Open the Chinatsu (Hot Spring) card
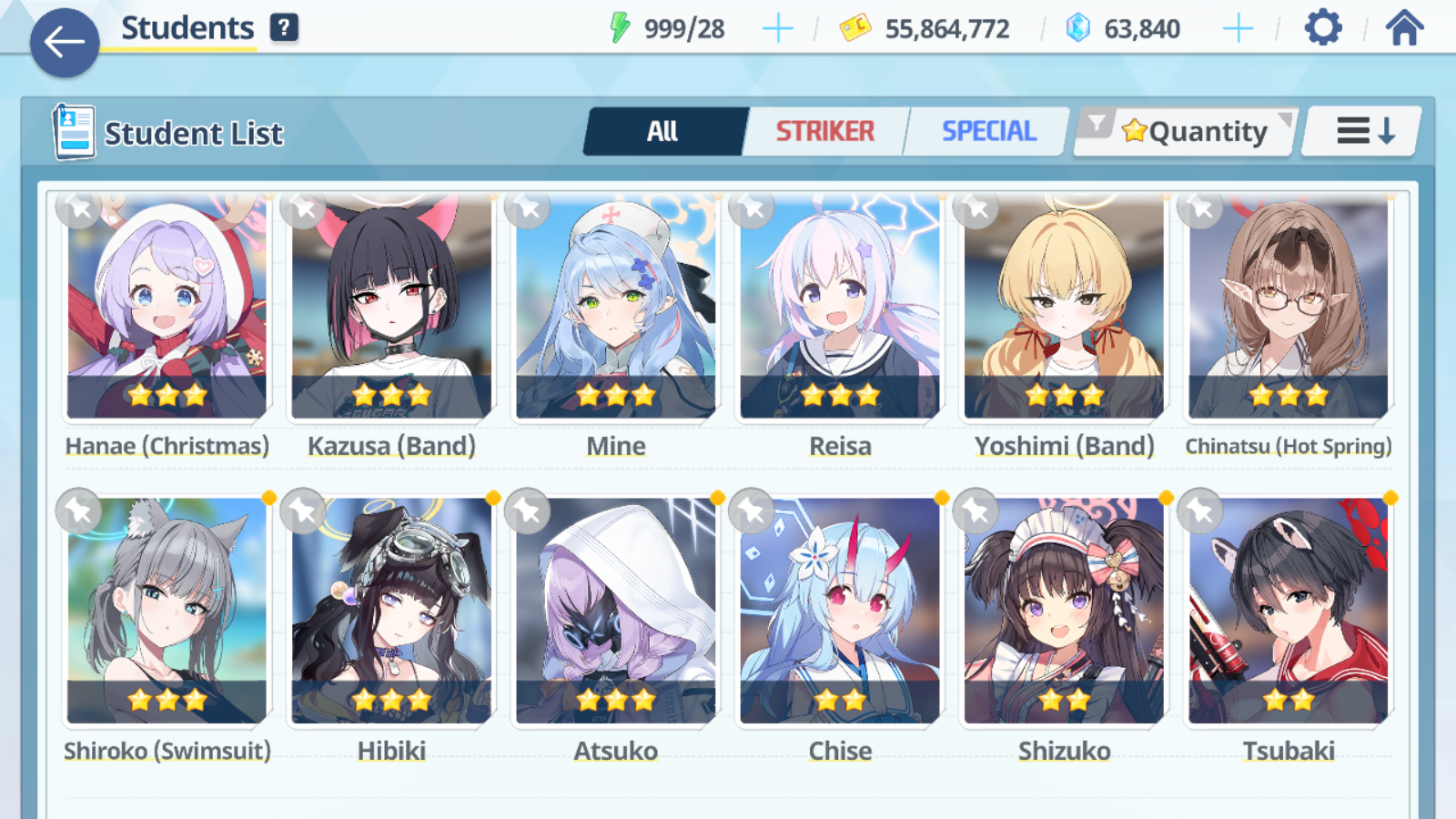1456x819 pixels. [1289, 309]
